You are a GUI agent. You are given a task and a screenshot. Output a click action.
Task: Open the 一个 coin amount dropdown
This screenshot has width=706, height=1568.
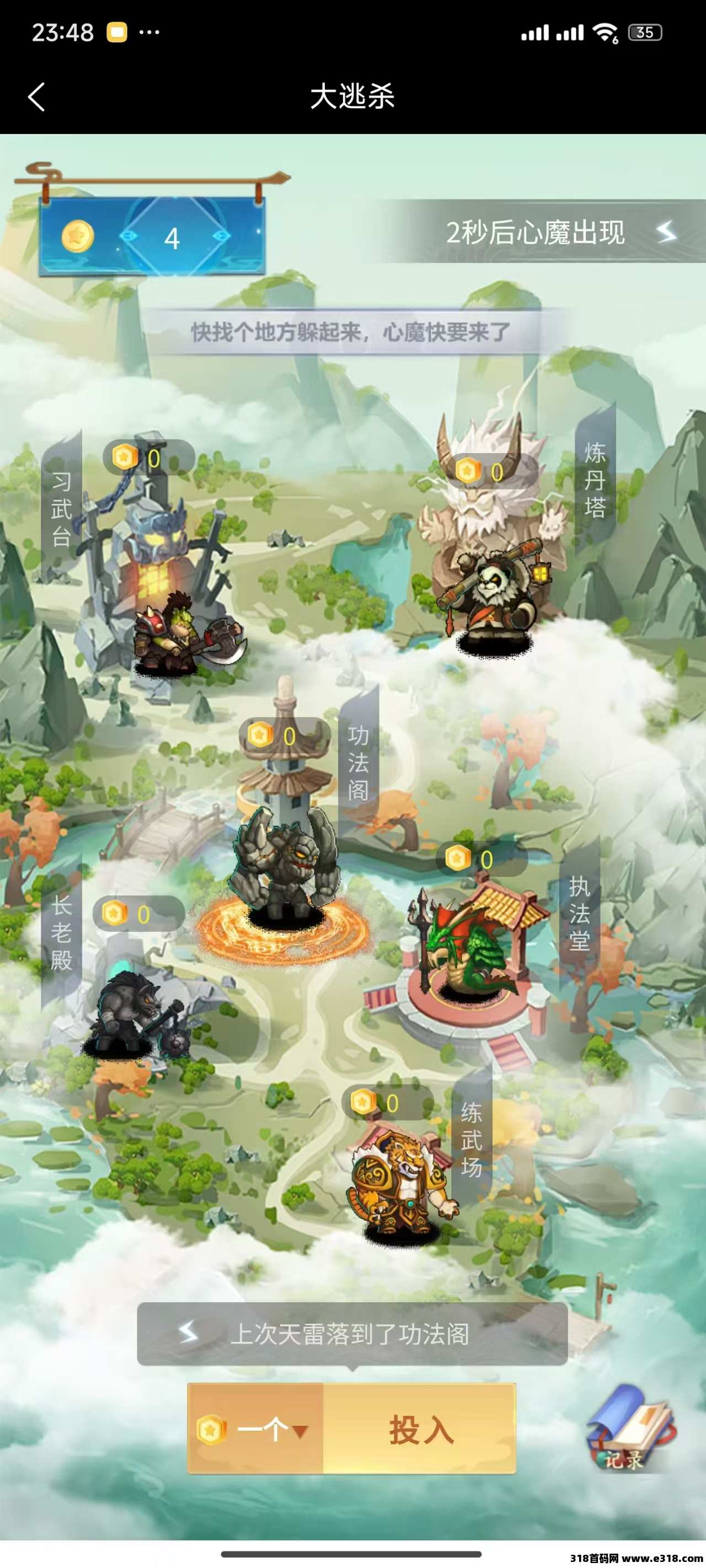point(256,1429)
